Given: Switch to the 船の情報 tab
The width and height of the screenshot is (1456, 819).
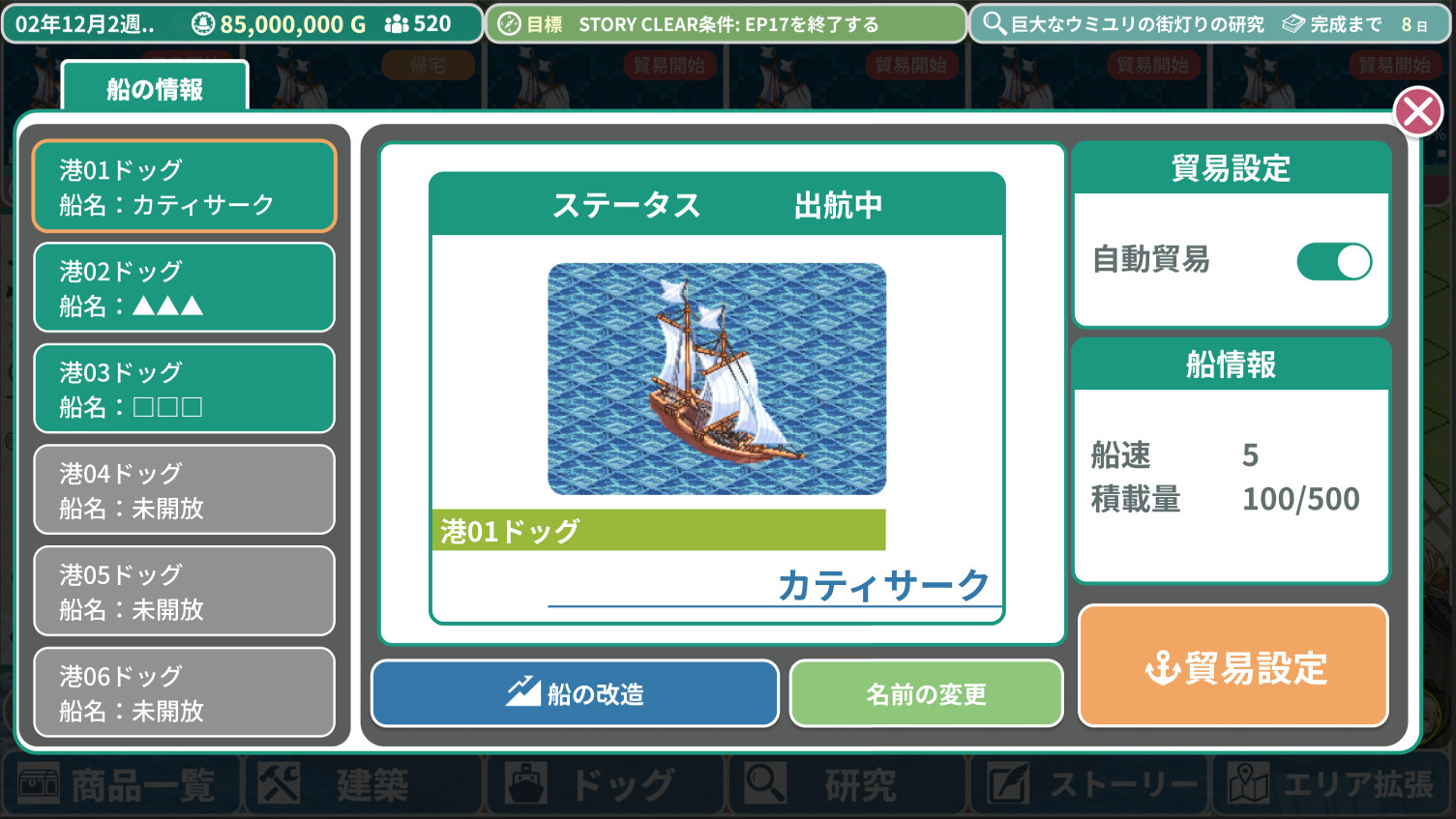Looking at the screenshot, I should pyautogui.click(x=156, y=87).
